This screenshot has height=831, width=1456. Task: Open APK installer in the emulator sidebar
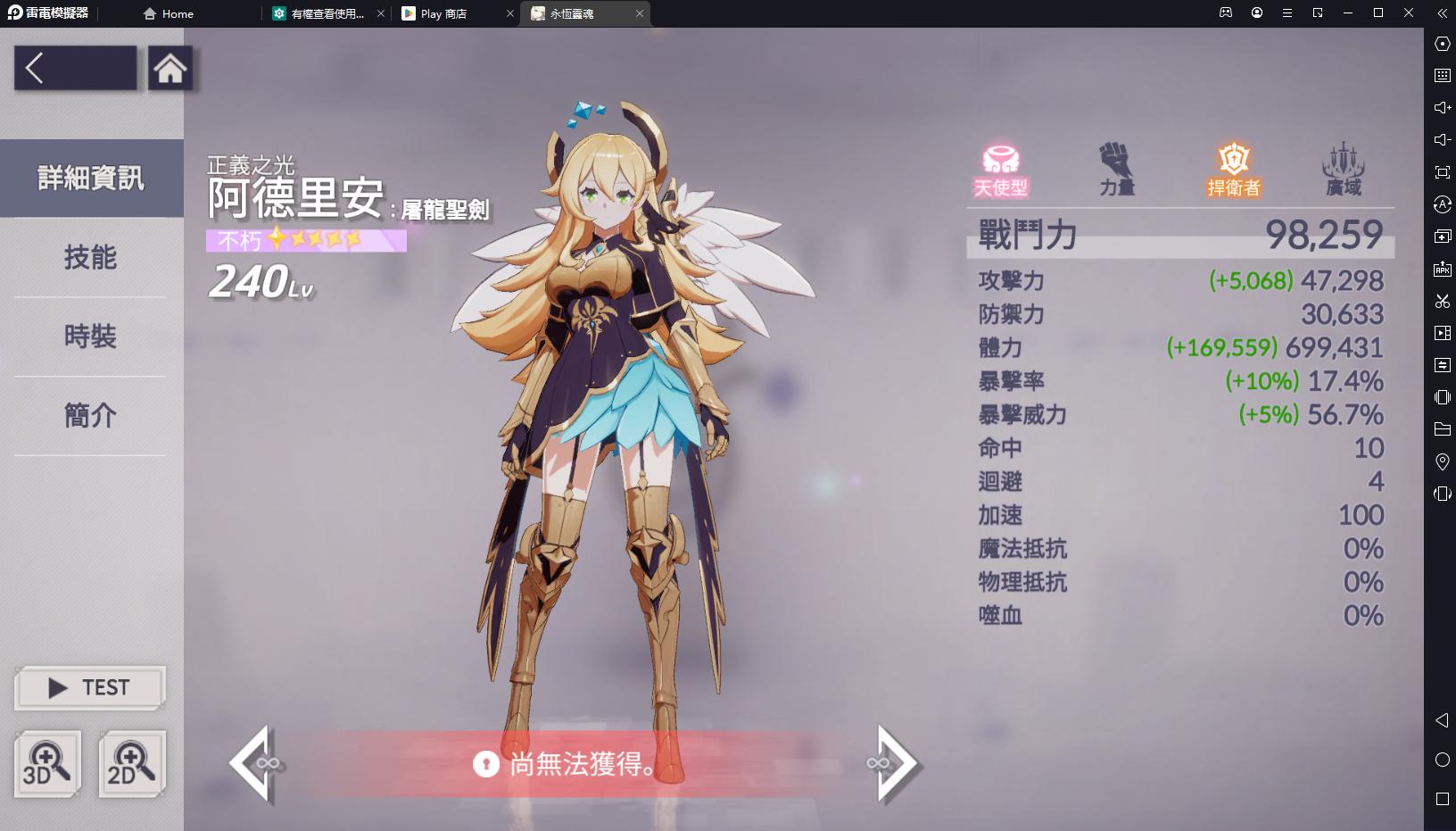(x=1444, y=268)
